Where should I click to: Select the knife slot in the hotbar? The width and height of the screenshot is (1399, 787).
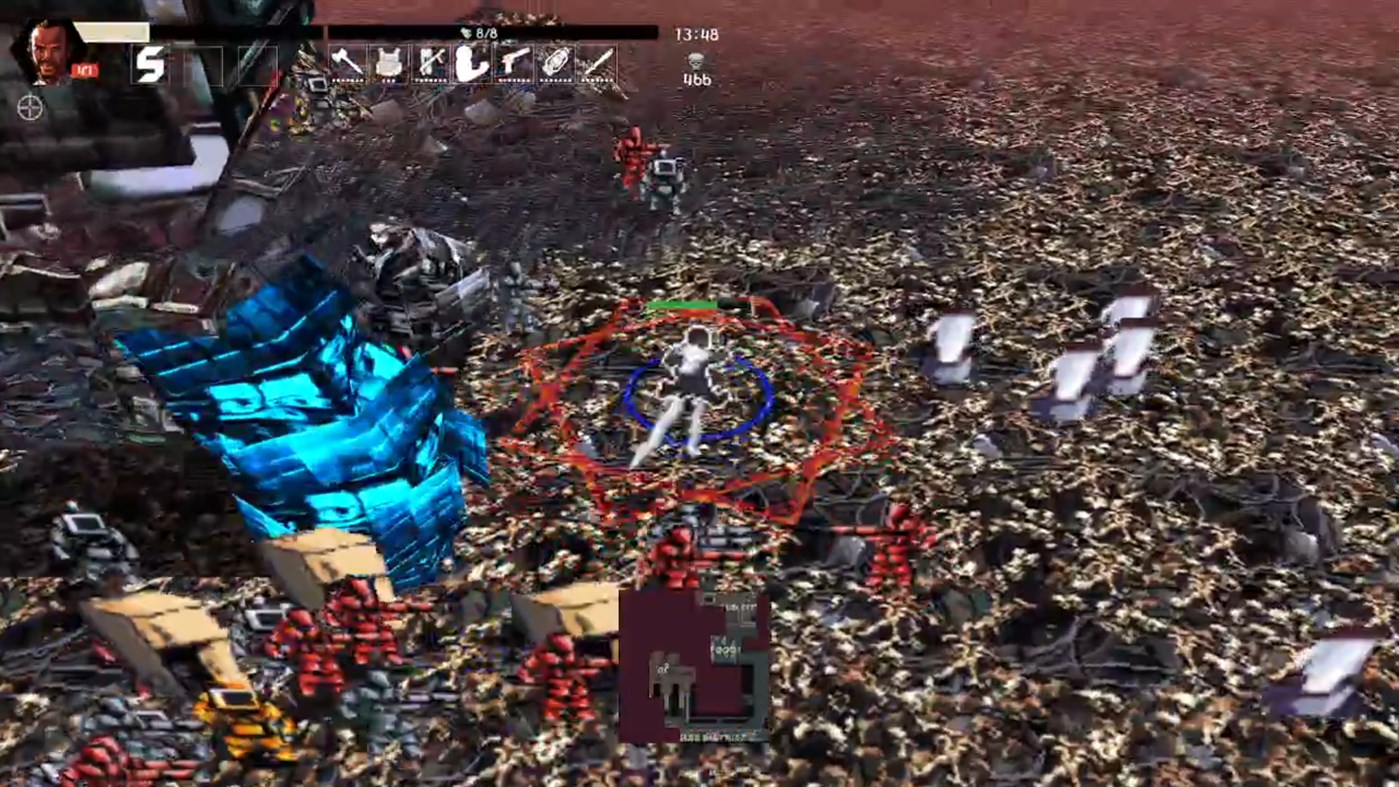click(x=431, y=65)
